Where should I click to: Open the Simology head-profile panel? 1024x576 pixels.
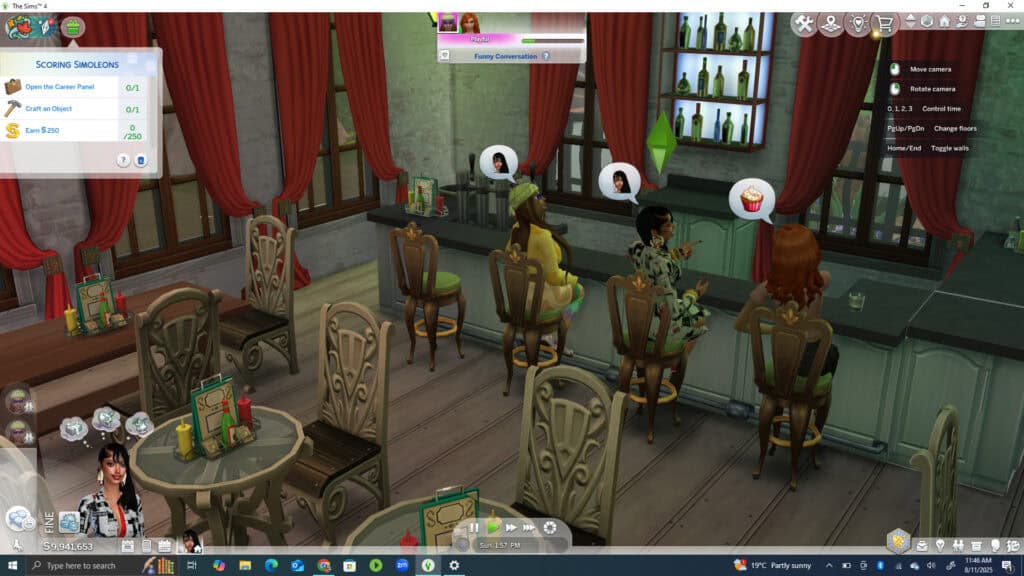tap(996, 545)
